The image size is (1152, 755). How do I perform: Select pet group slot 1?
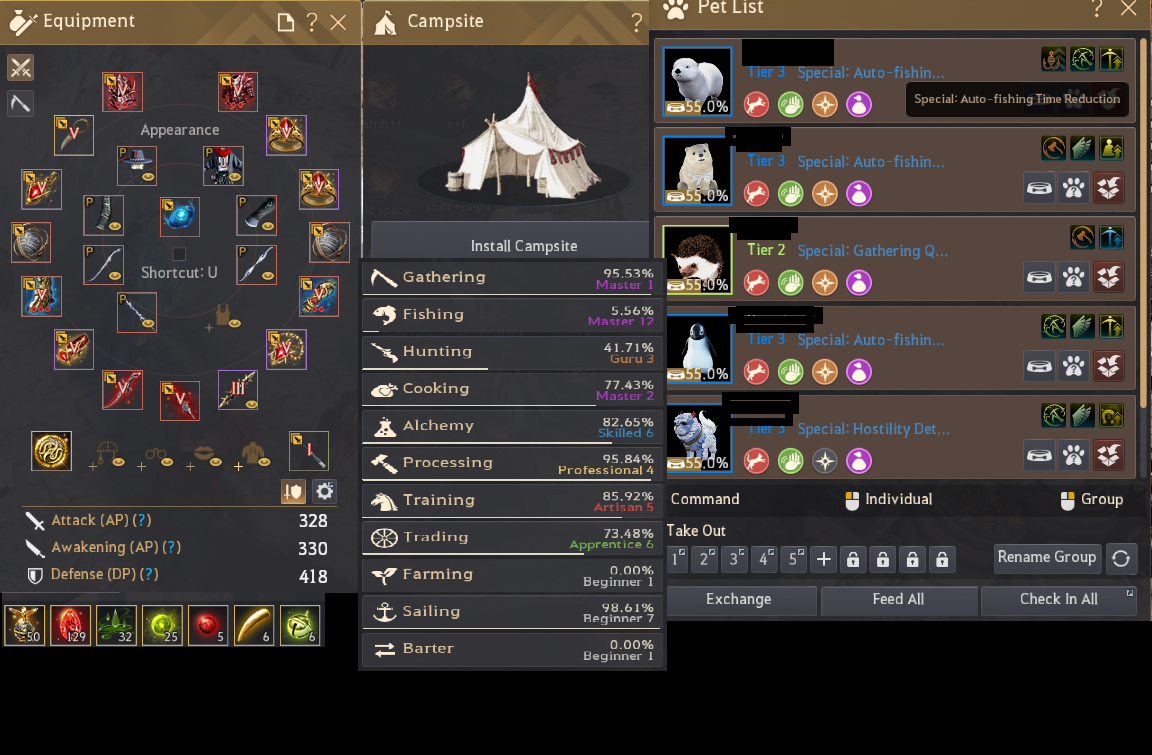click(678, 559)
